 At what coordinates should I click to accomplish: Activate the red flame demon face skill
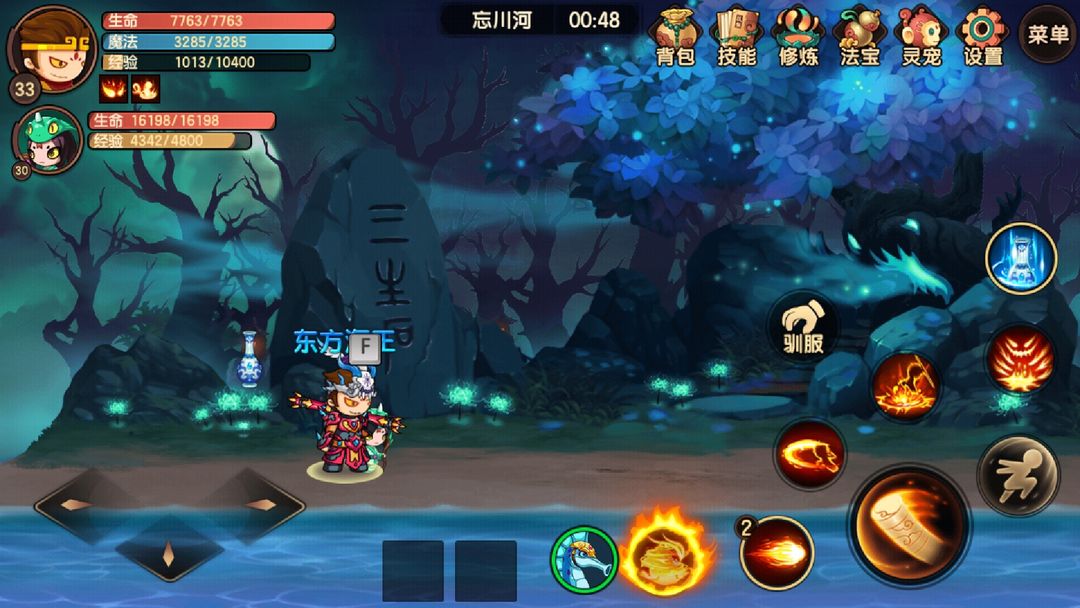[x=1020, y=361]
